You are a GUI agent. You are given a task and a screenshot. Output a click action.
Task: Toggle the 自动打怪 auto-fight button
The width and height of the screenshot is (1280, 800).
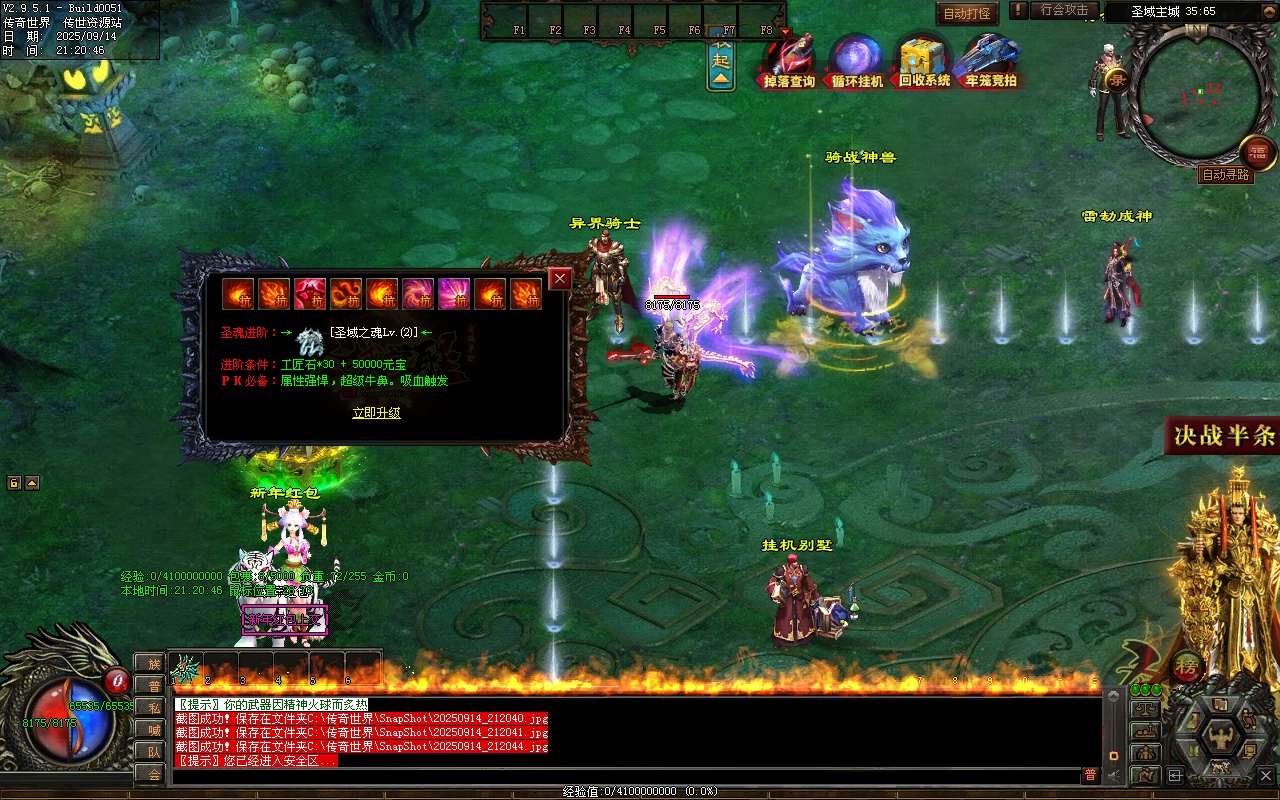point(967,14)
